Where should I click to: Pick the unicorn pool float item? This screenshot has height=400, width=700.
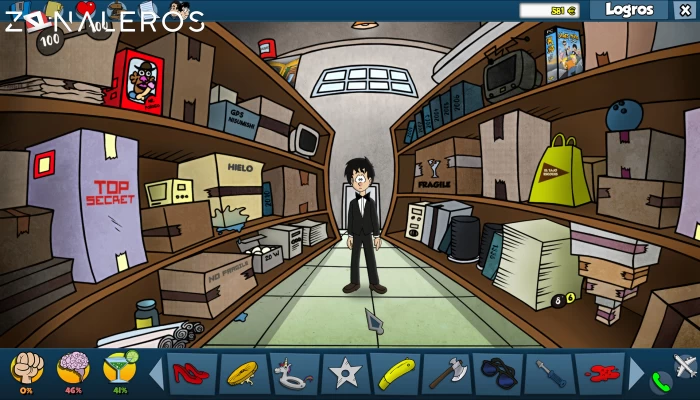coord(294,373)
